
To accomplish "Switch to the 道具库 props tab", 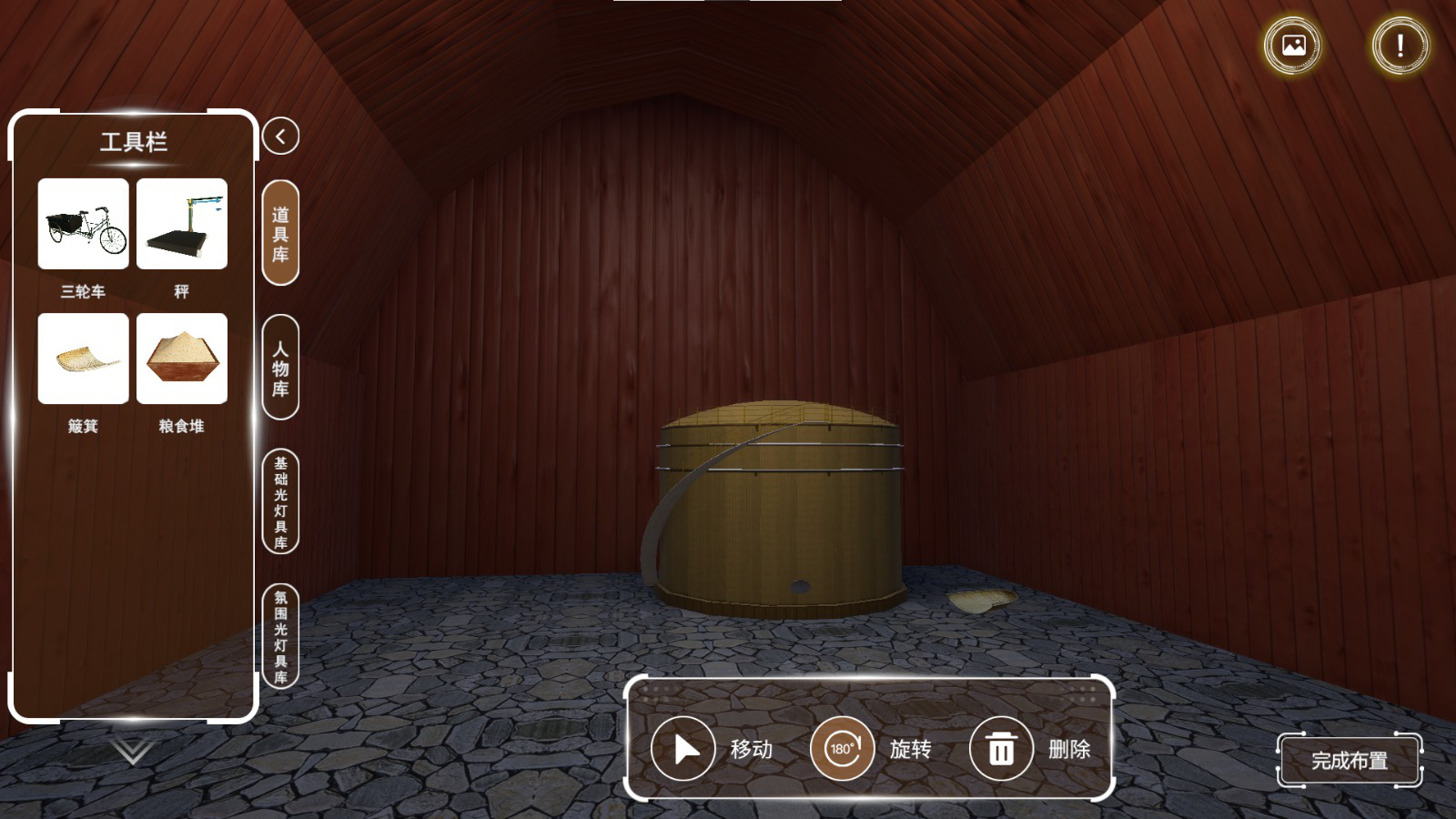I will [280, 233].
